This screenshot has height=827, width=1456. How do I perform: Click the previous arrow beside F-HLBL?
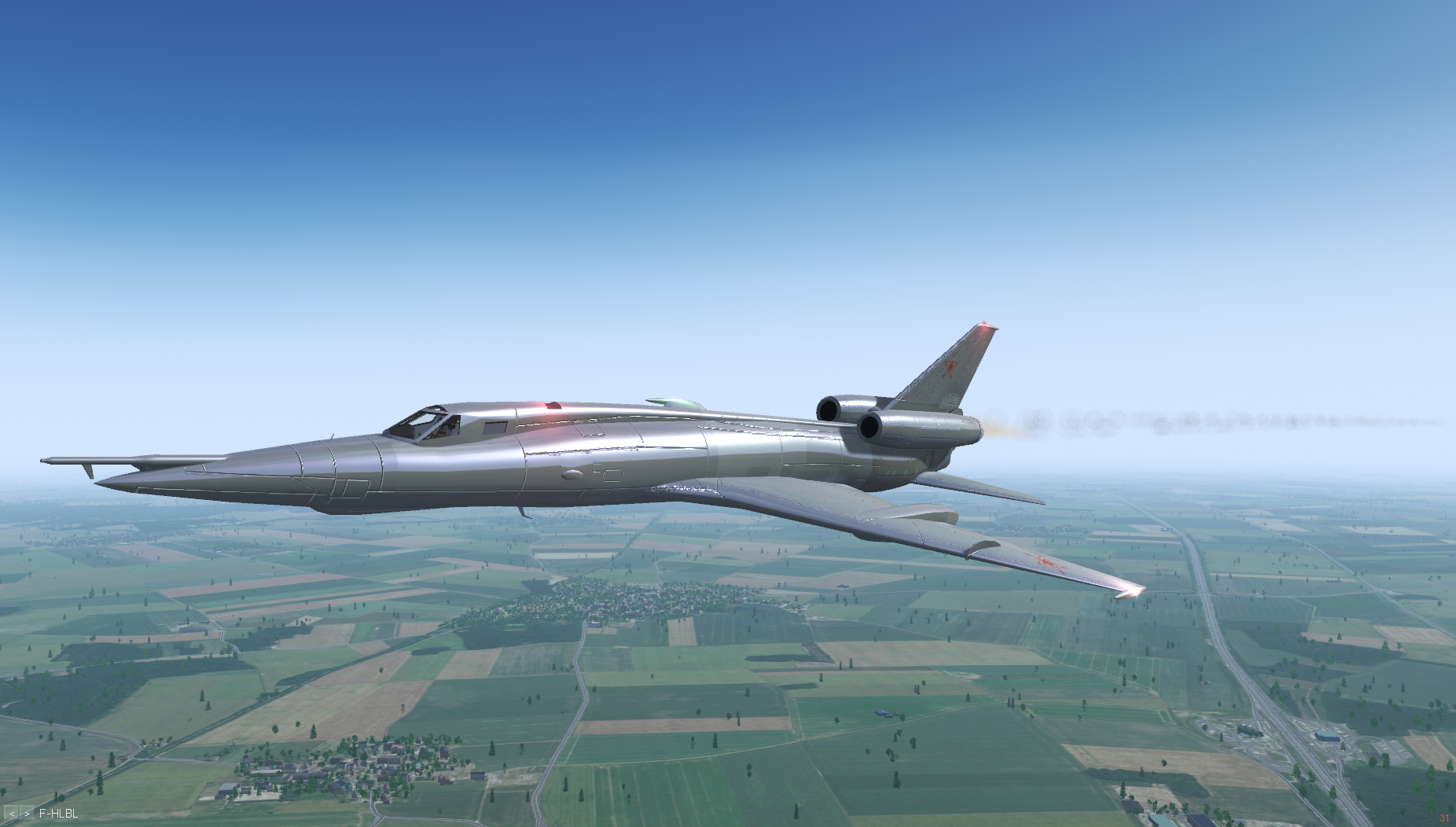tap(12, 814)
